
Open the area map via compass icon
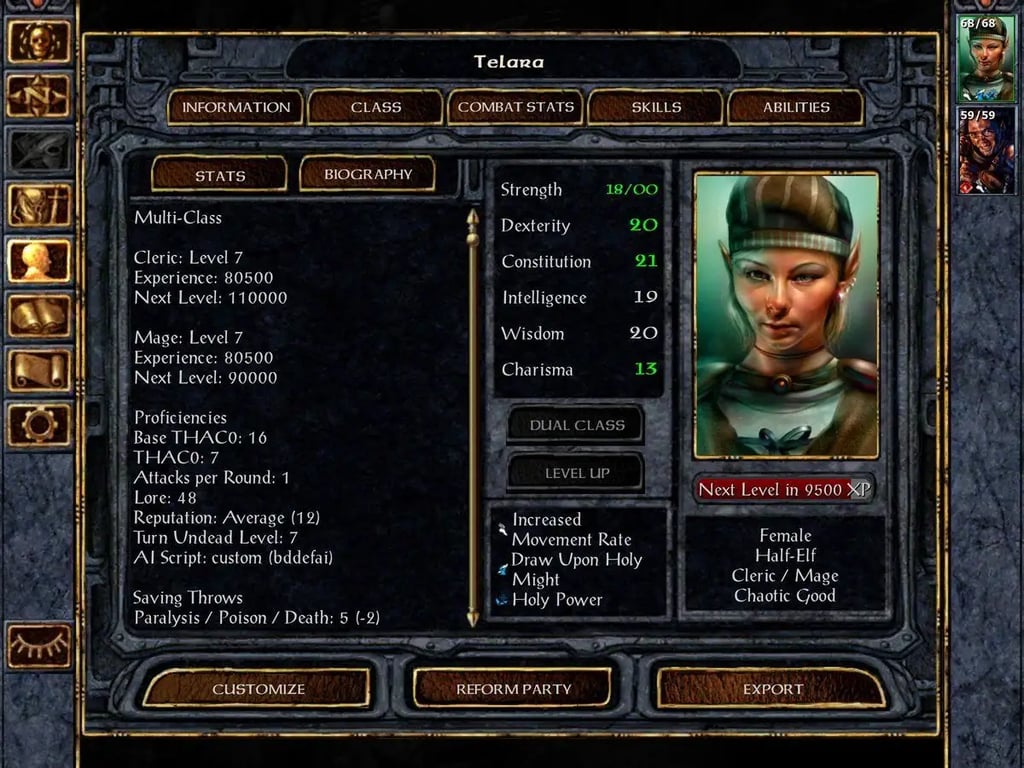[x=40, y=96]
